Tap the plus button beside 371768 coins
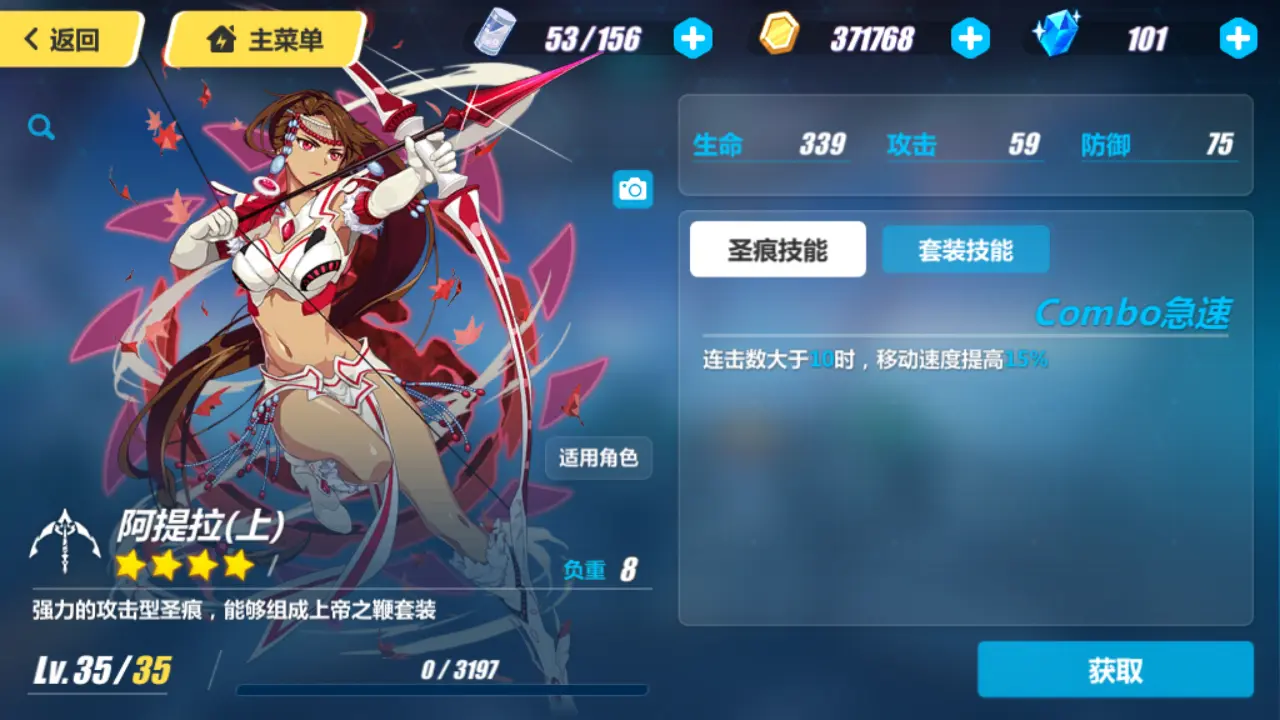The image size is (1280, 720). (x=969, y=38)
